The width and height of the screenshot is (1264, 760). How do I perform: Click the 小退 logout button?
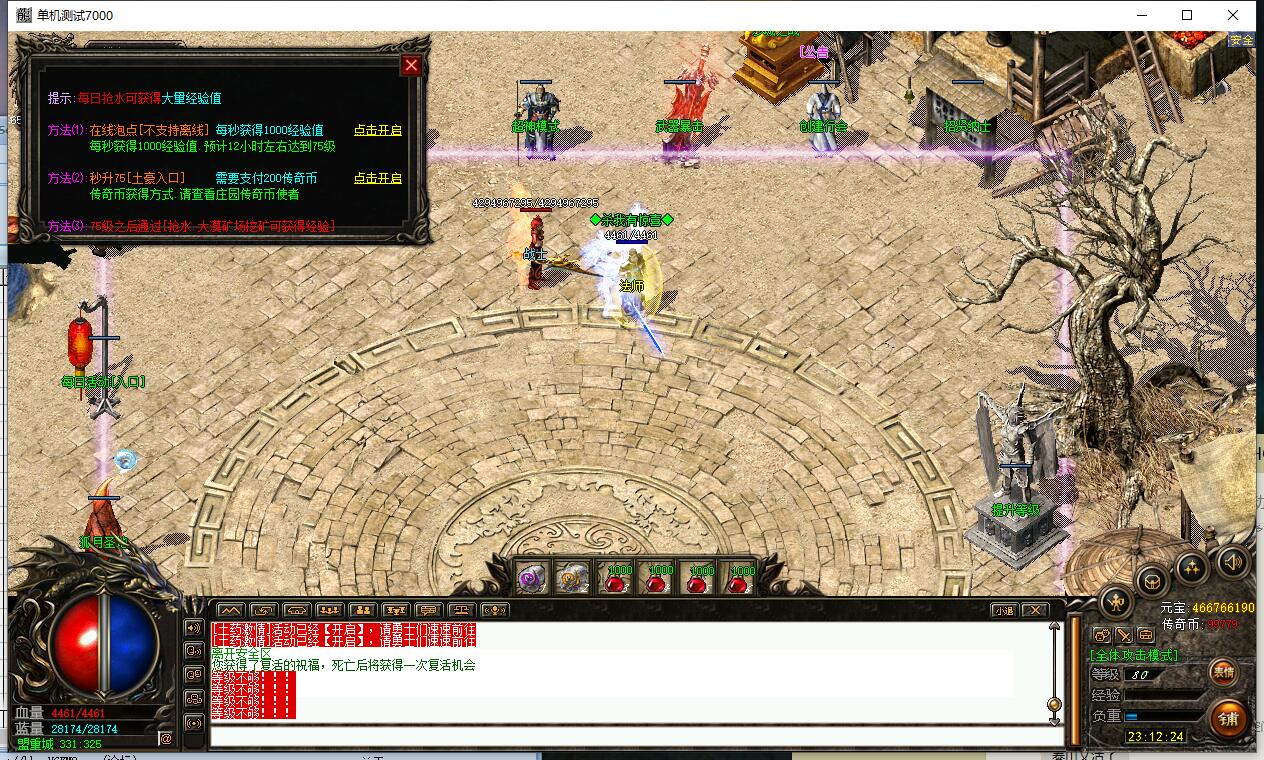click(x=1004, y=610)
